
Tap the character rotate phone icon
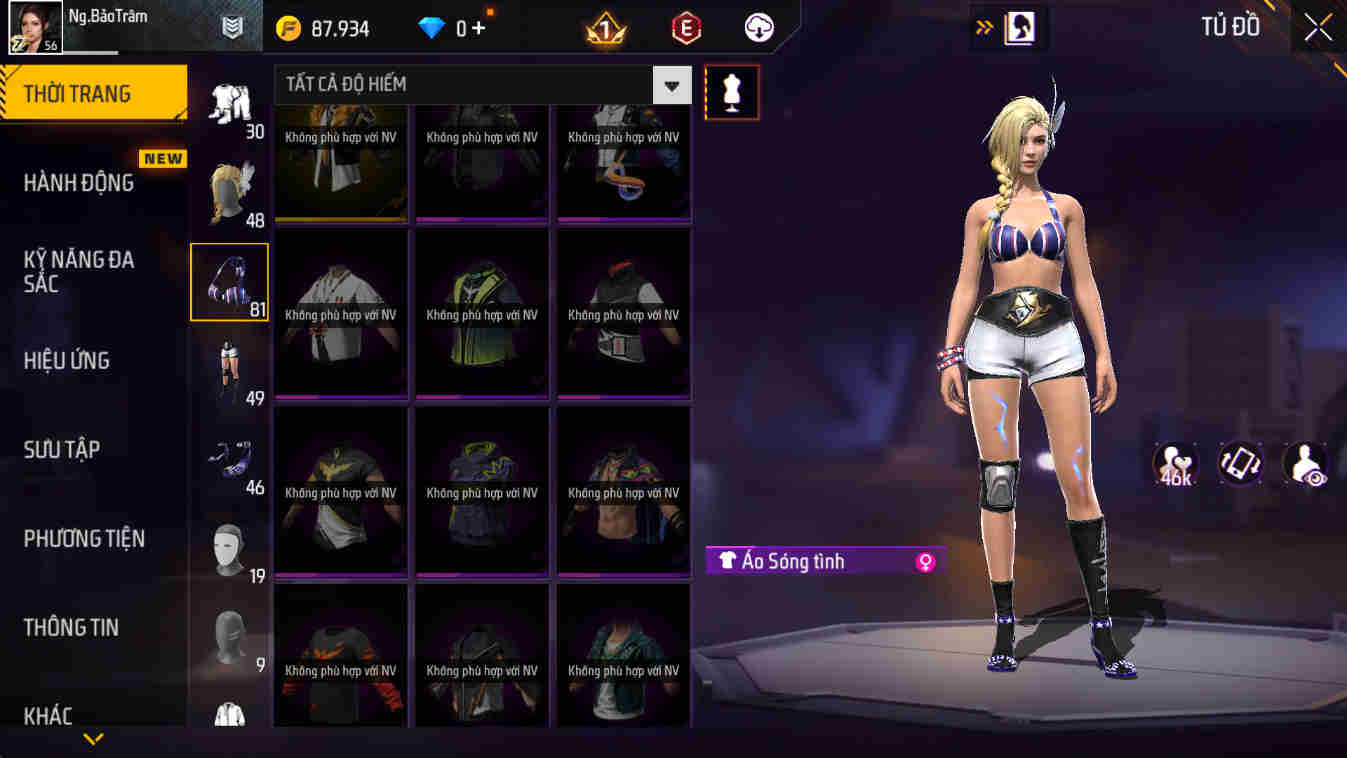1240,466
